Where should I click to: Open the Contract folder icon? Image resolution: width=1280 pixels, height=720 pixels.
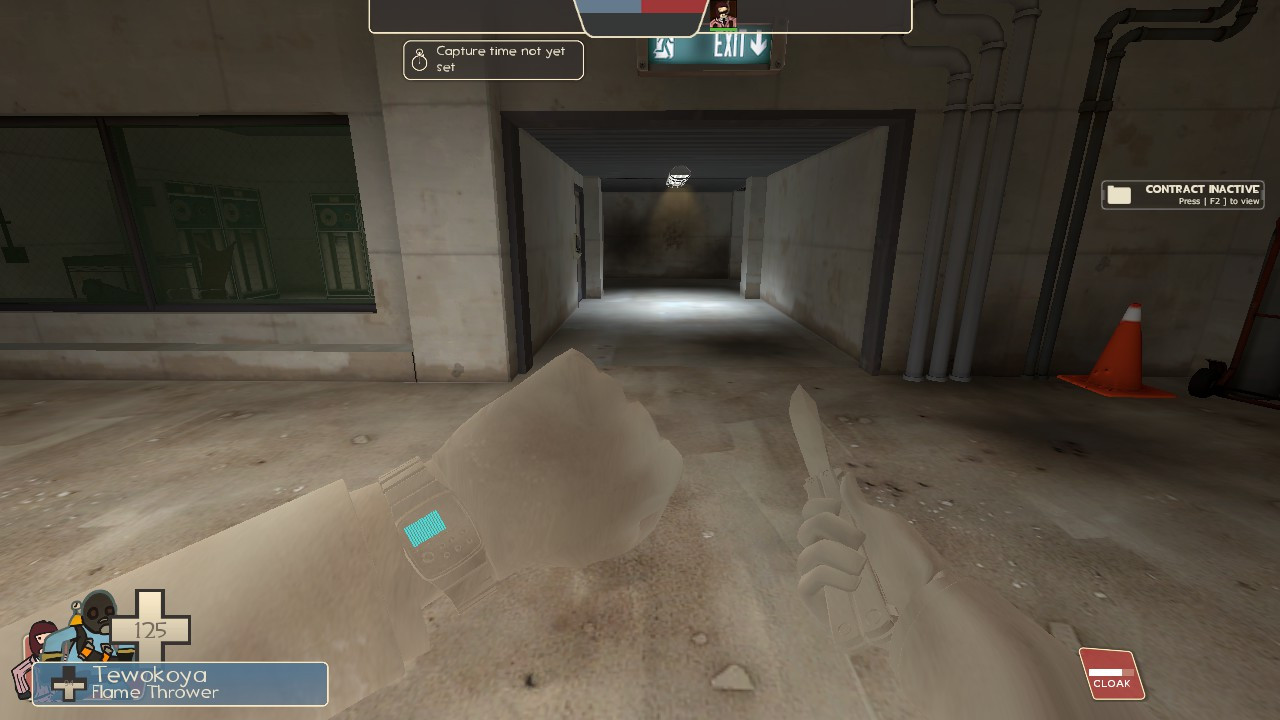pyautogui.click(x=1117, y=194)
